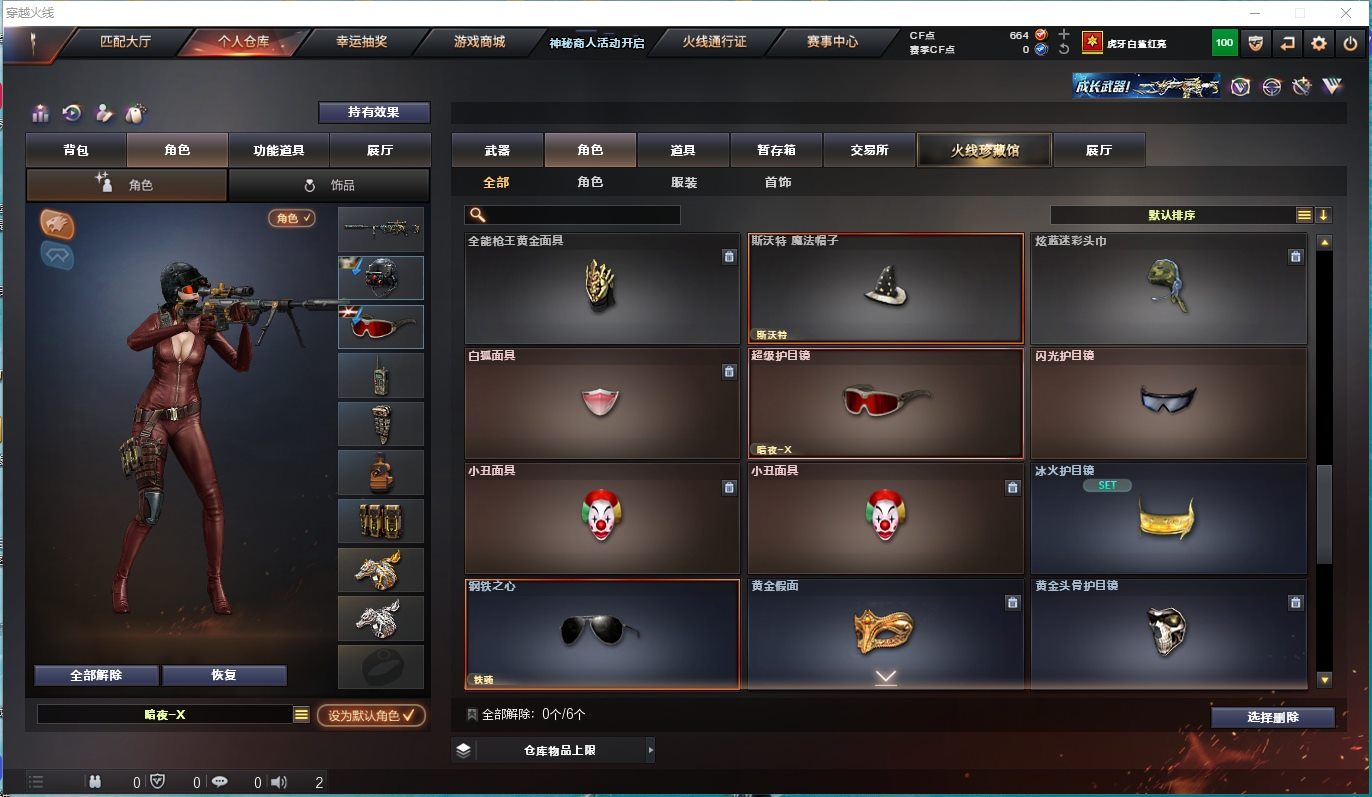Click 全部解除 to unequip everything
This screenshot has height=797, width=1372.
coord(96,675)
